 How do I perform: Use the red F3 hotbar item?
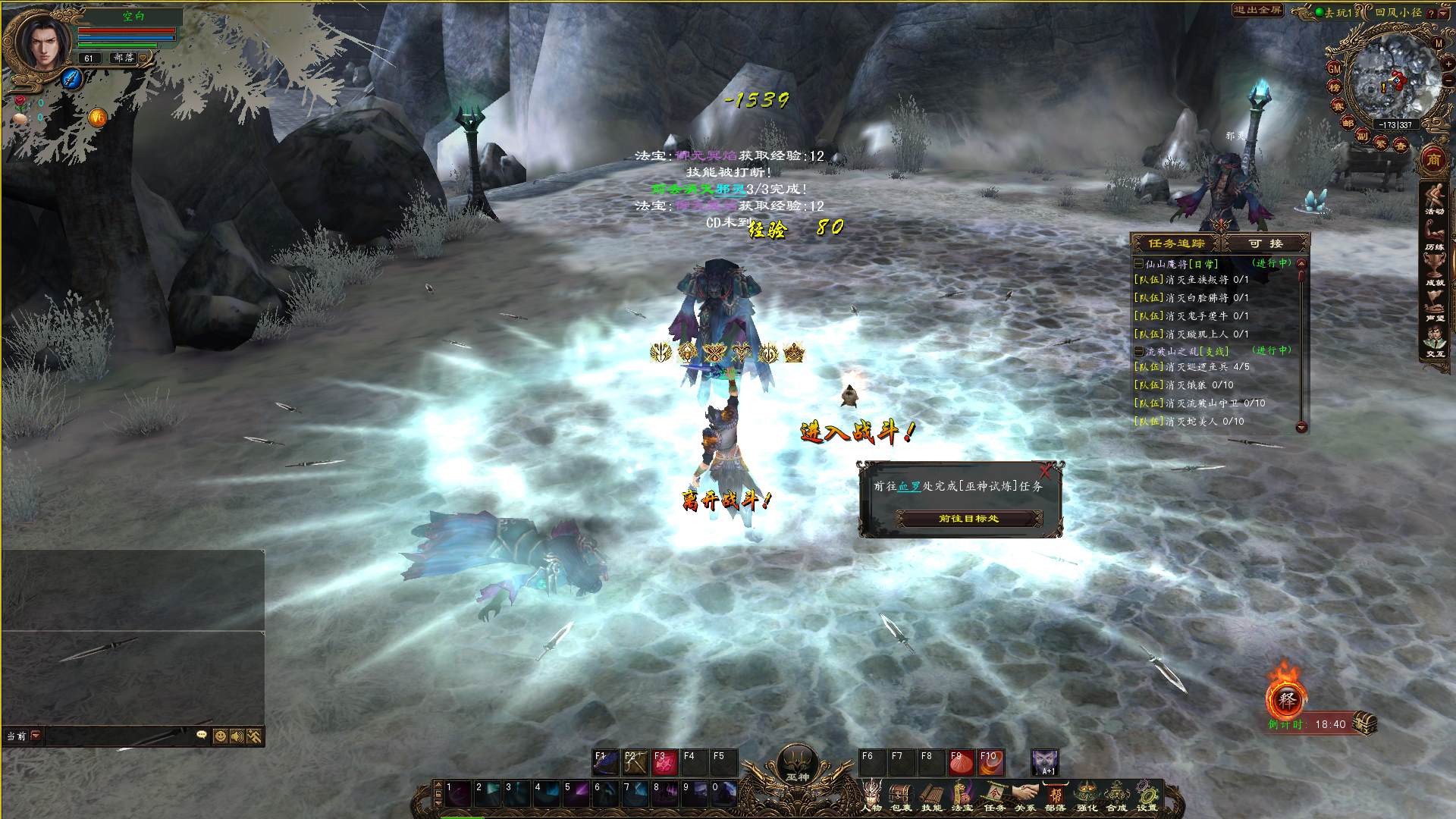[665, 761]
